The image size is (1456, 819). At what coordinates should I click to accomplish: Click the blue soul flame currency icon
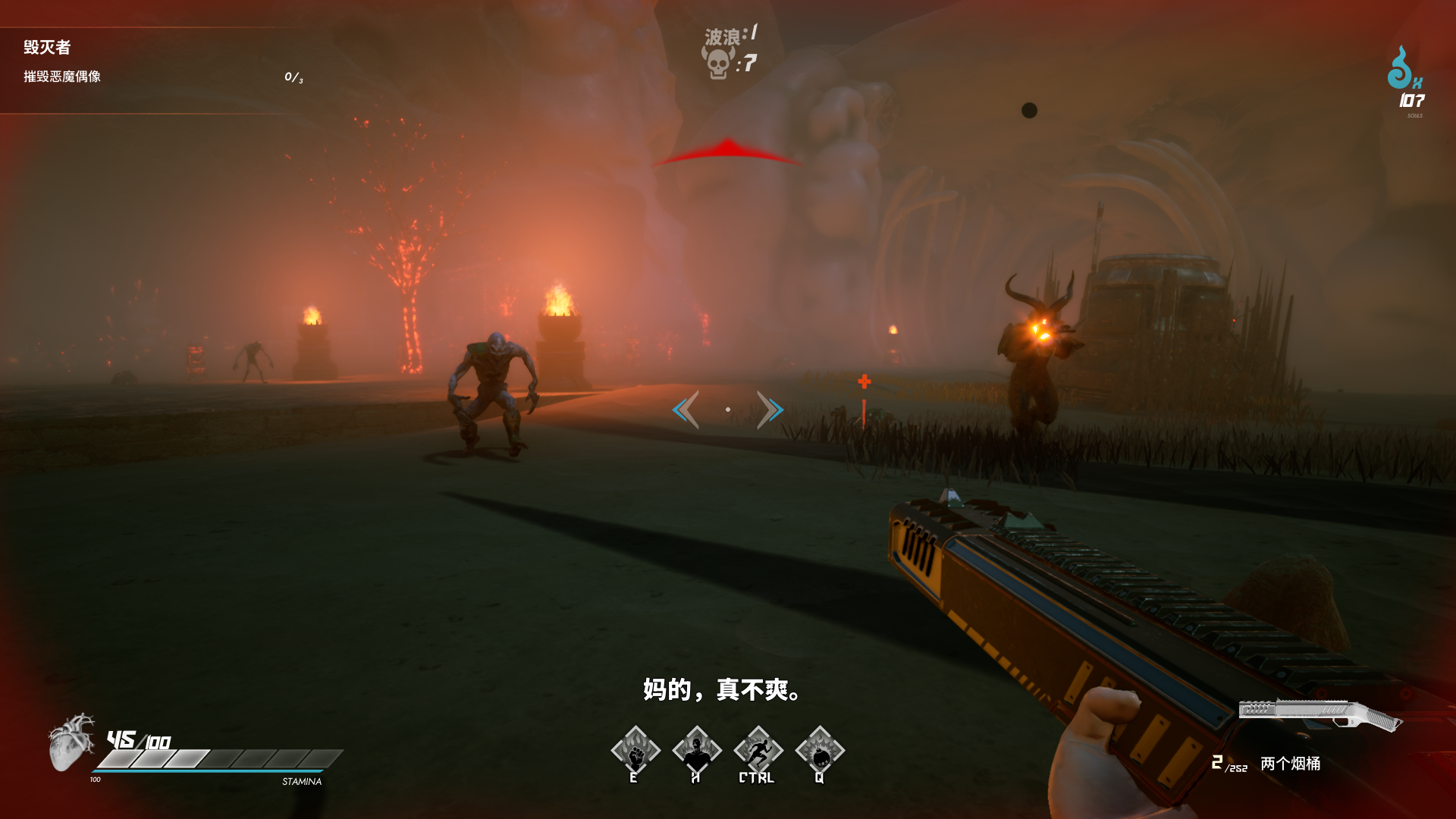1400,68
